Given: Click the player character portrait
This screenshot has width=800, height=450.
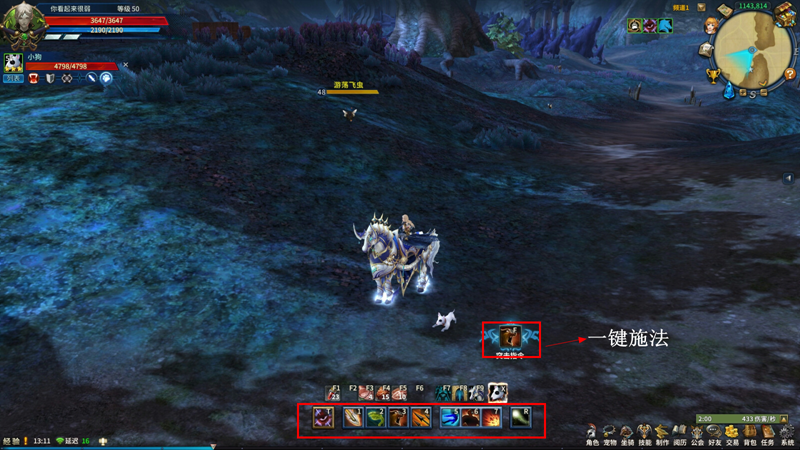Looking at the screenshot, I should click(x=21, y=22).
